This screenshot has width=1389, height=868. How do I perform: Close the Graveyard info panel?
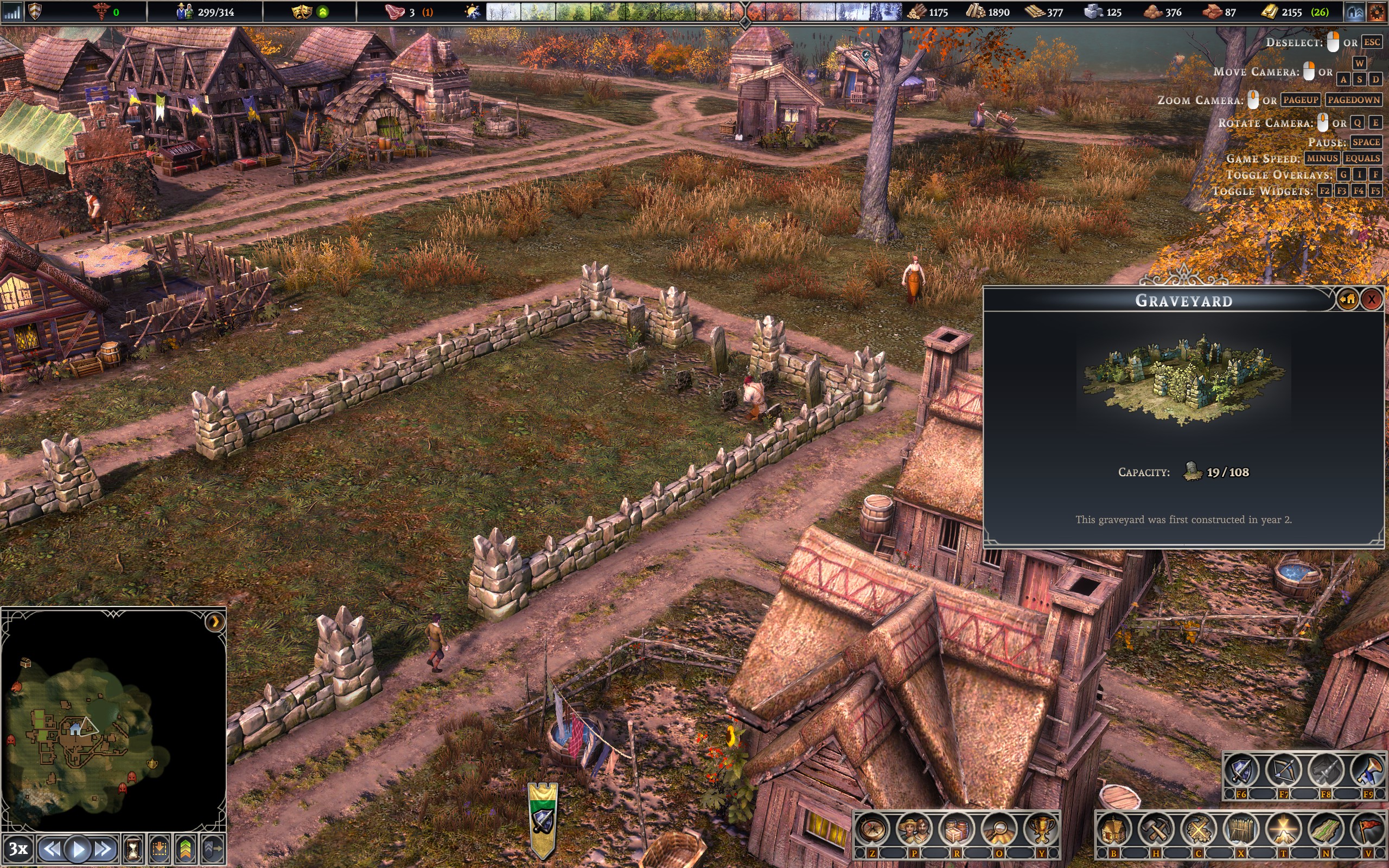(1371, 299)
